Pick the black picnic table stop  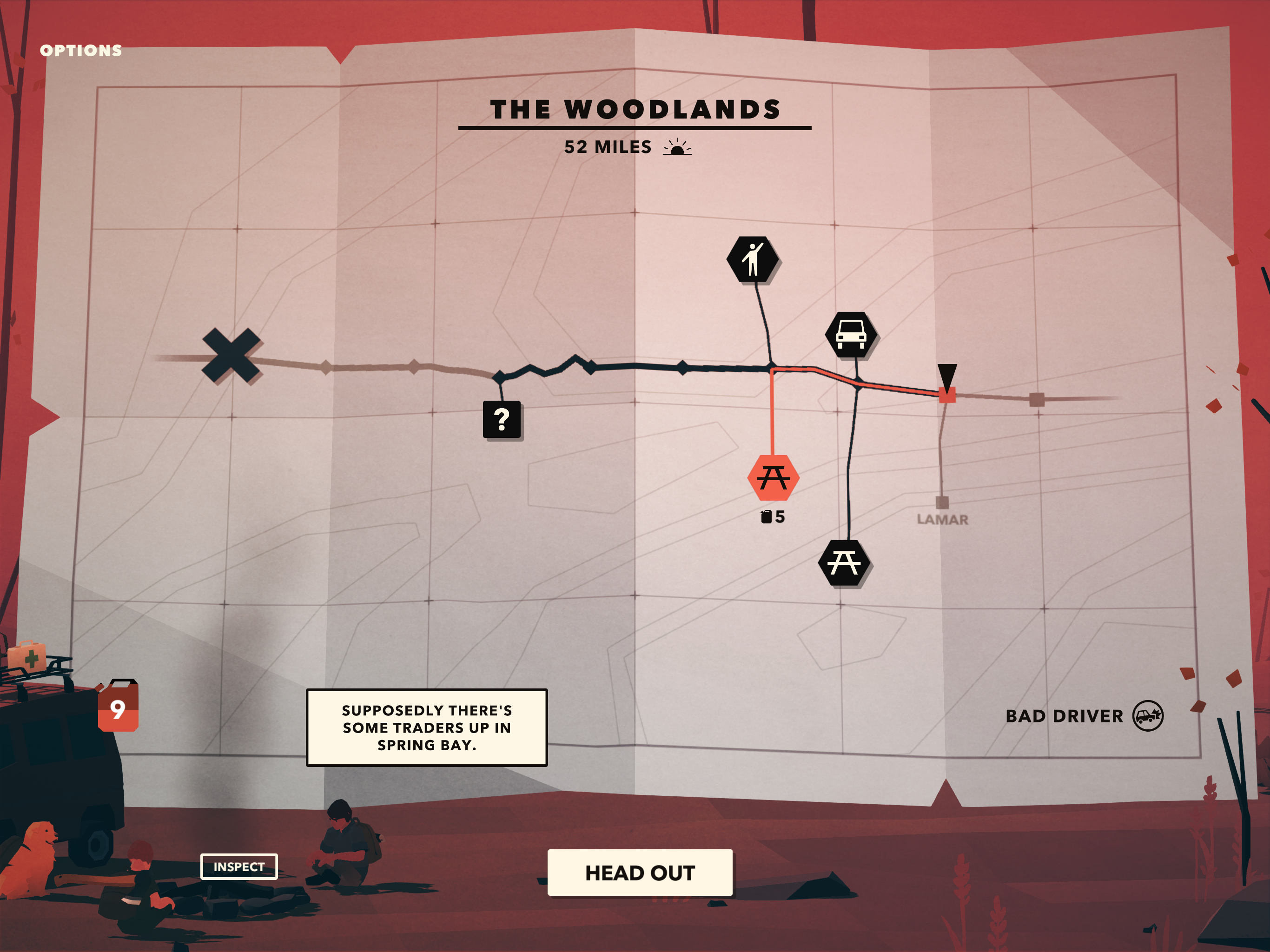(843, 563)
